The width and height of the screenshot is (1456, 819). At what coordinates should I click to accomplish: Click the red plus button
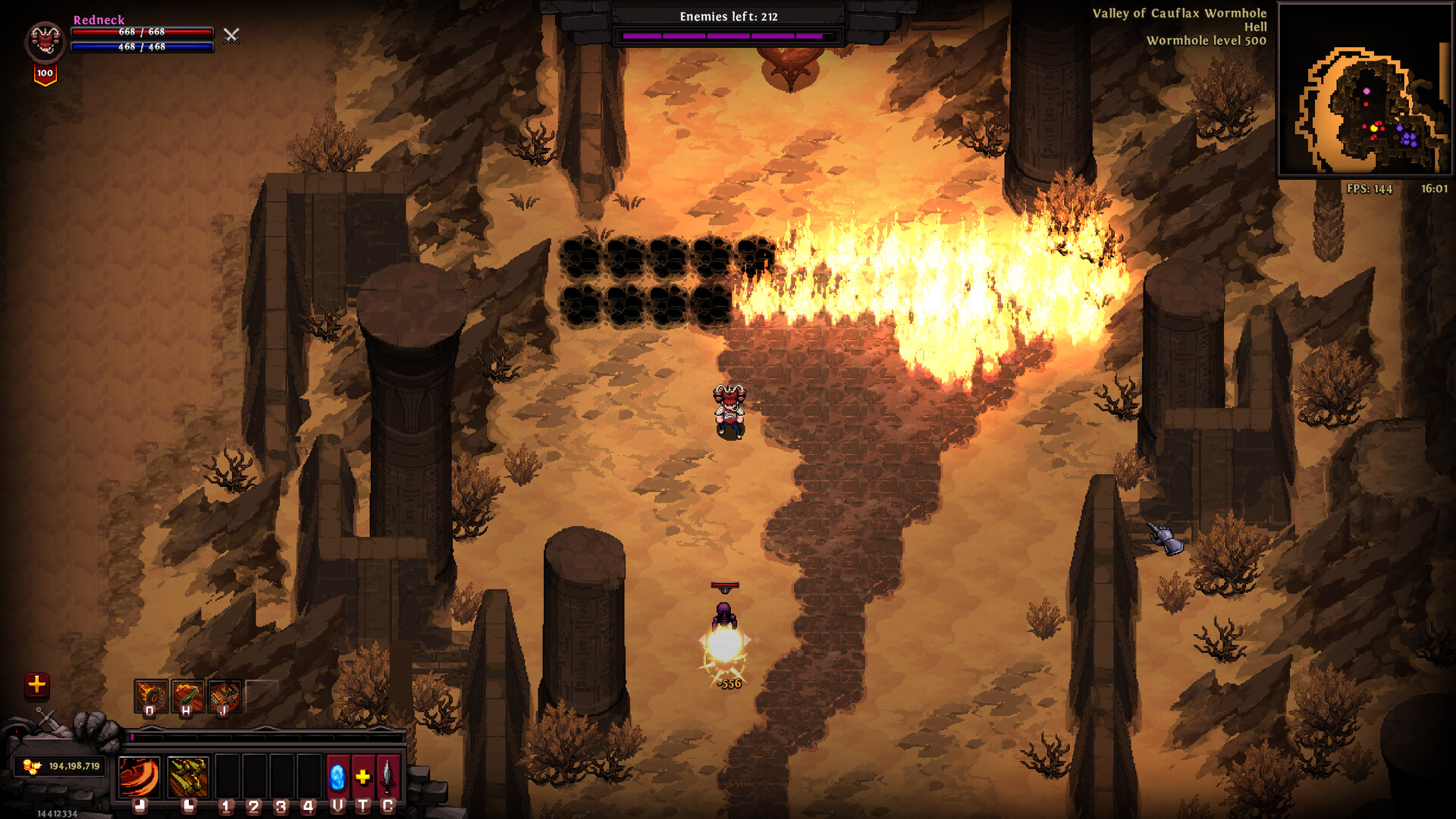tap(36, 685)
